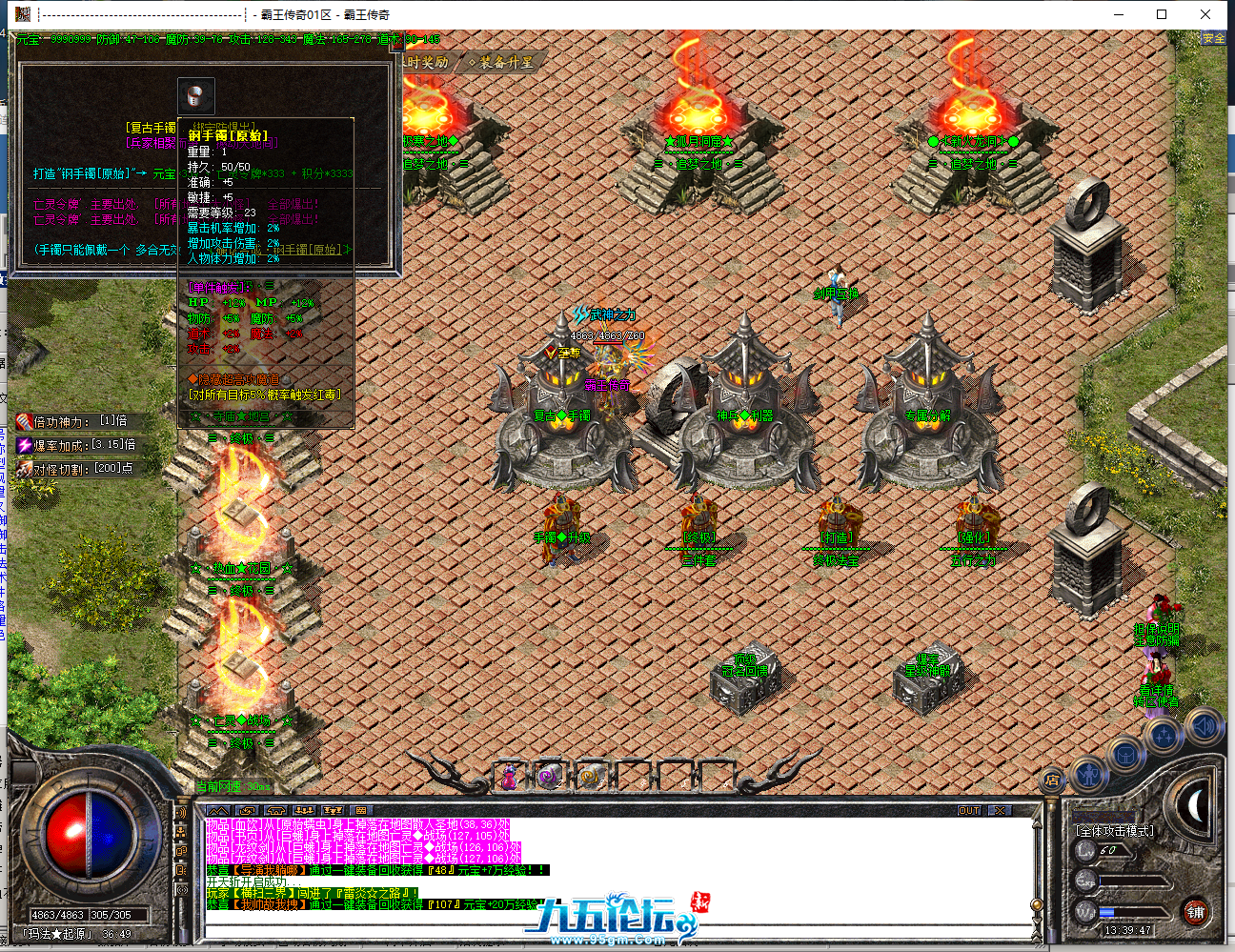Open the bag inventory round icon
Image resolution: width=1235 pixels, height=952 pixels.
[1125, 756]
